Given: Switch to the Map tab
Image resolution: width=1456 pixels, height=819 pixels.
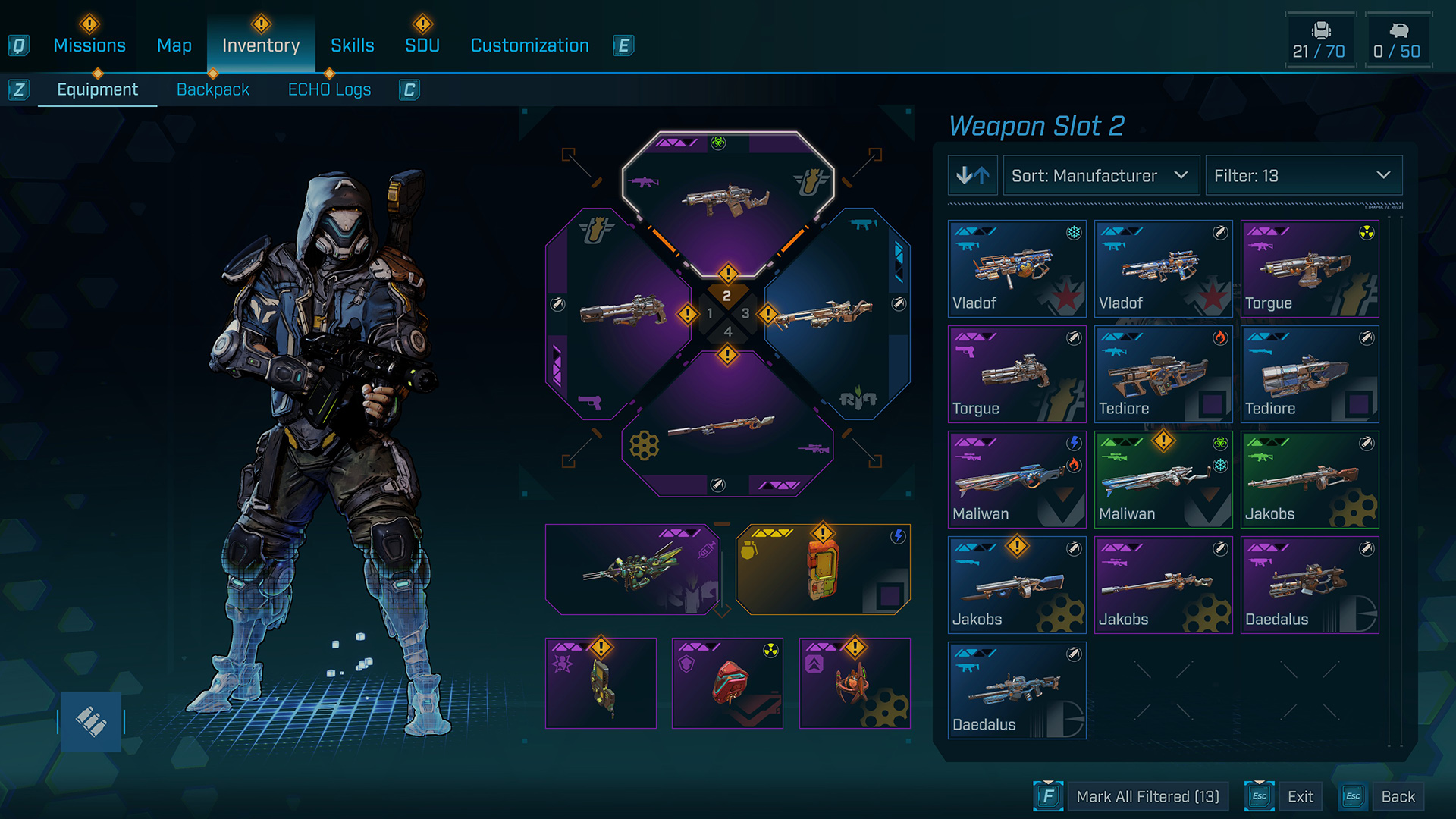Looking at the screenshot, I should (174, 45).
